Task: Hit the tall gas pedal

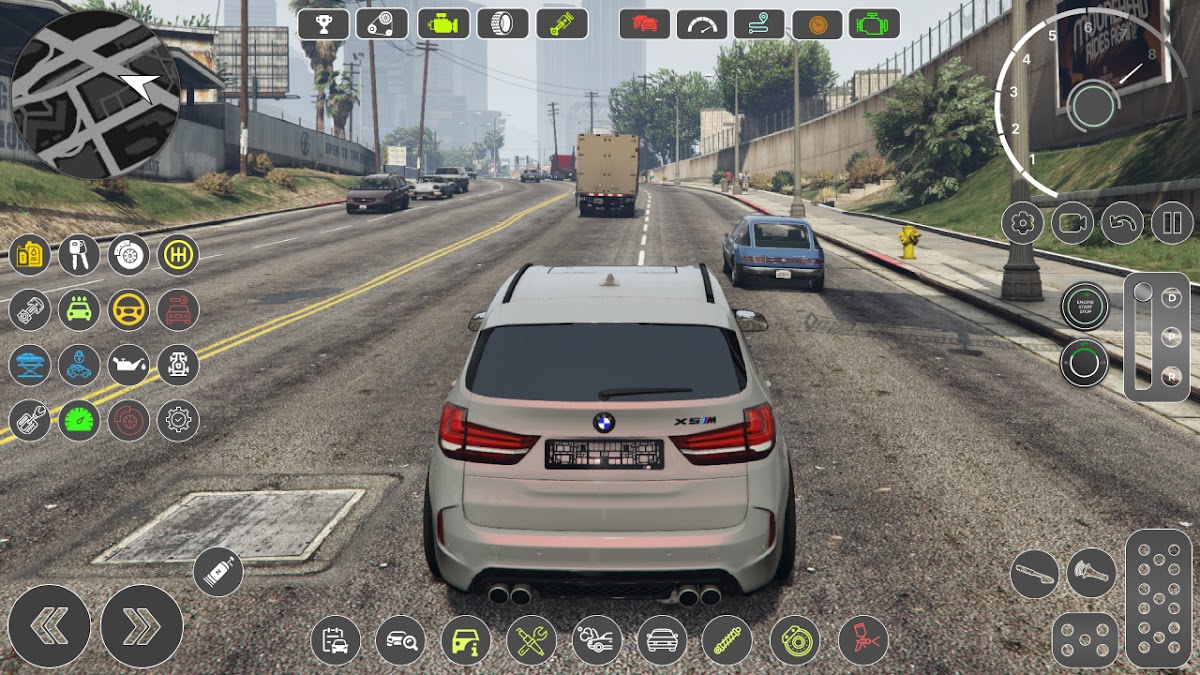Action: tap(1158, 598)
